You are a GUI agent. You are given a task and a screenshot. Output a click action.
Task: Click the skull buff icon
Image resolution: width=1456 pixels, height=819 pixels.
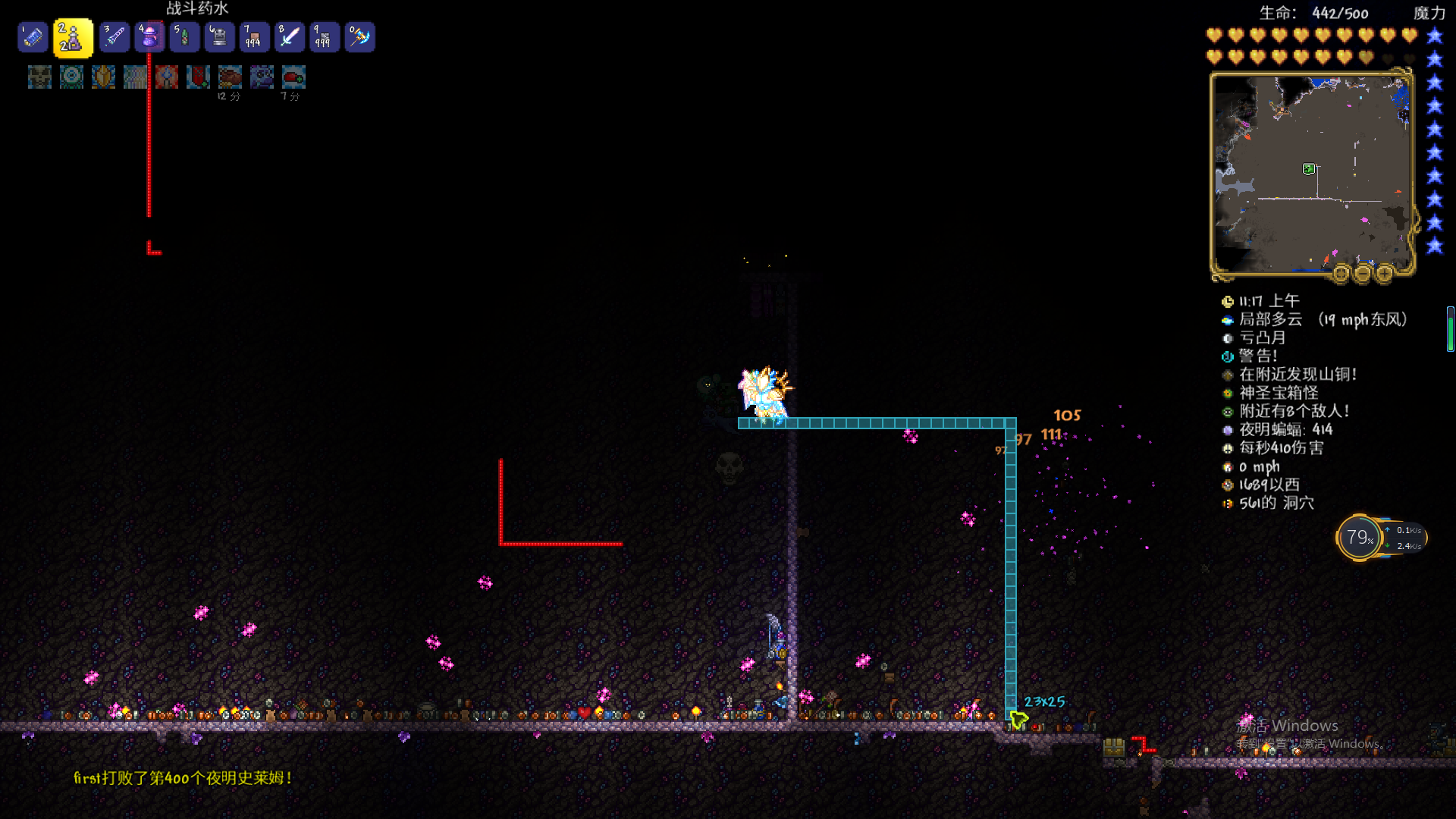click(39, 77)
